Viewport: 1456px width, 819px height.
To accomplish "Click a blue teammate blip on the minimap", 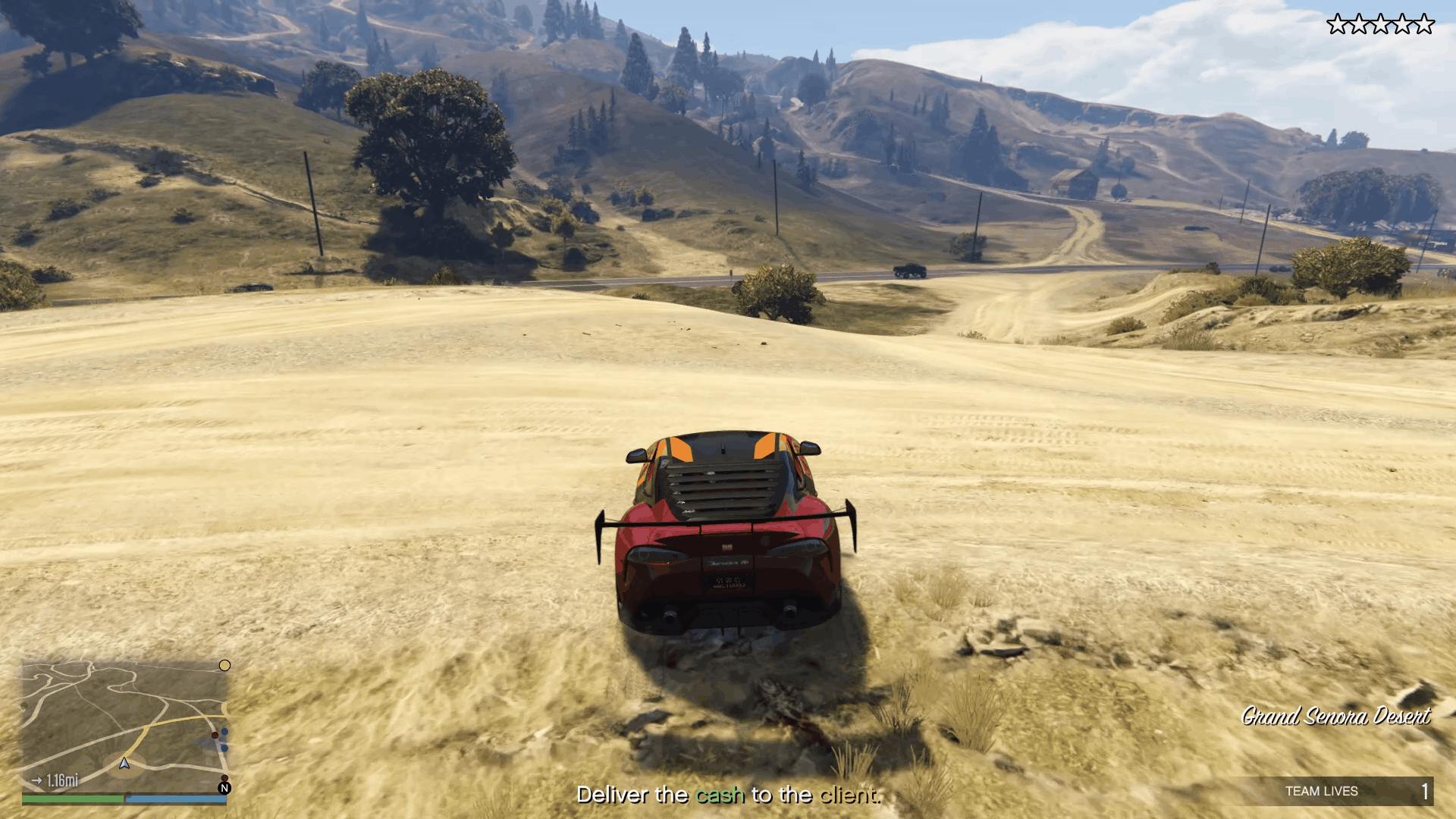I will click(x=224, y=732).
